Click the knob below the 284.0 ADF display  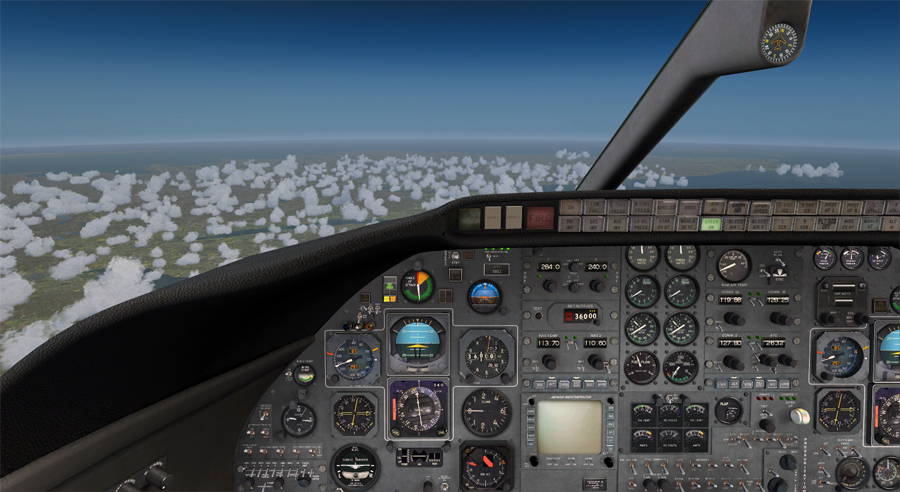point(549,285)
